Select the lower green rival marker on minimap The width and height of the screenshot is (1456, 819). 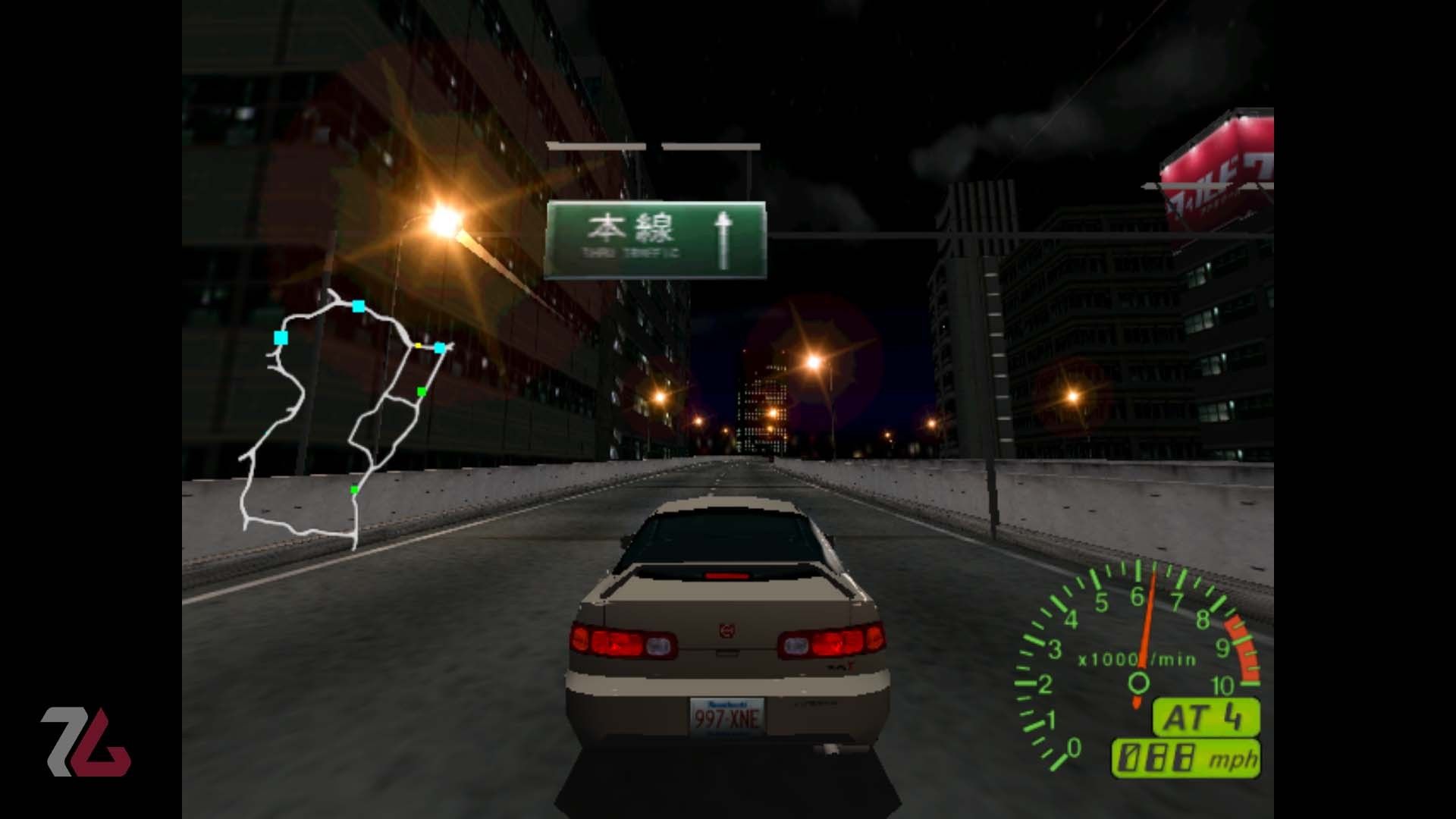354,490
